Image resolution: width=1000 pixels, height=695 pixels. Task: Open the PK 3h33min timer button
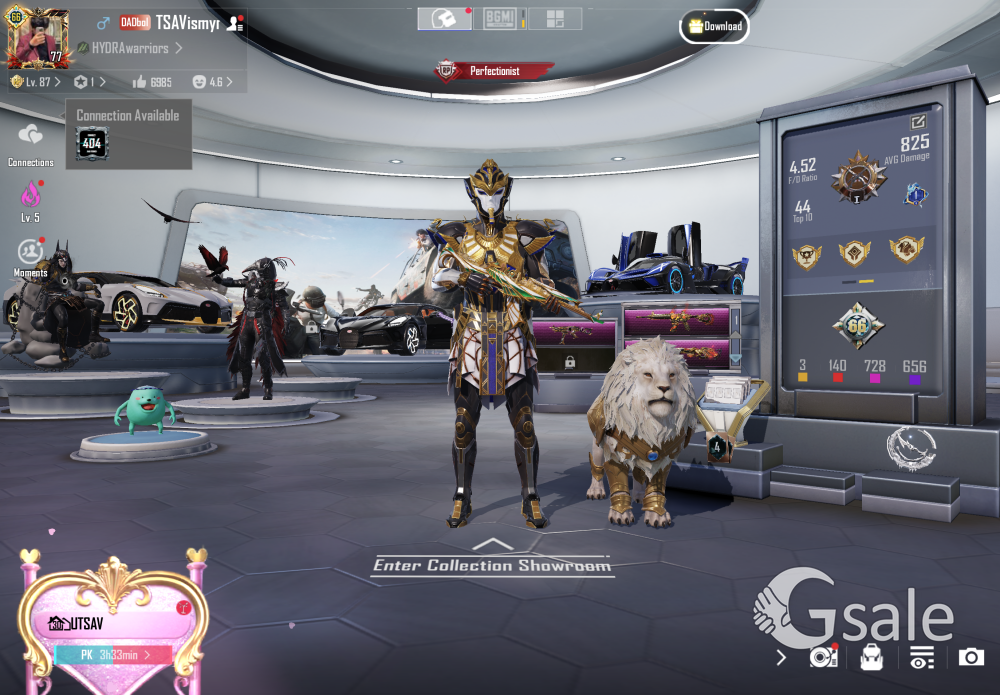click(x=112, y=655)
